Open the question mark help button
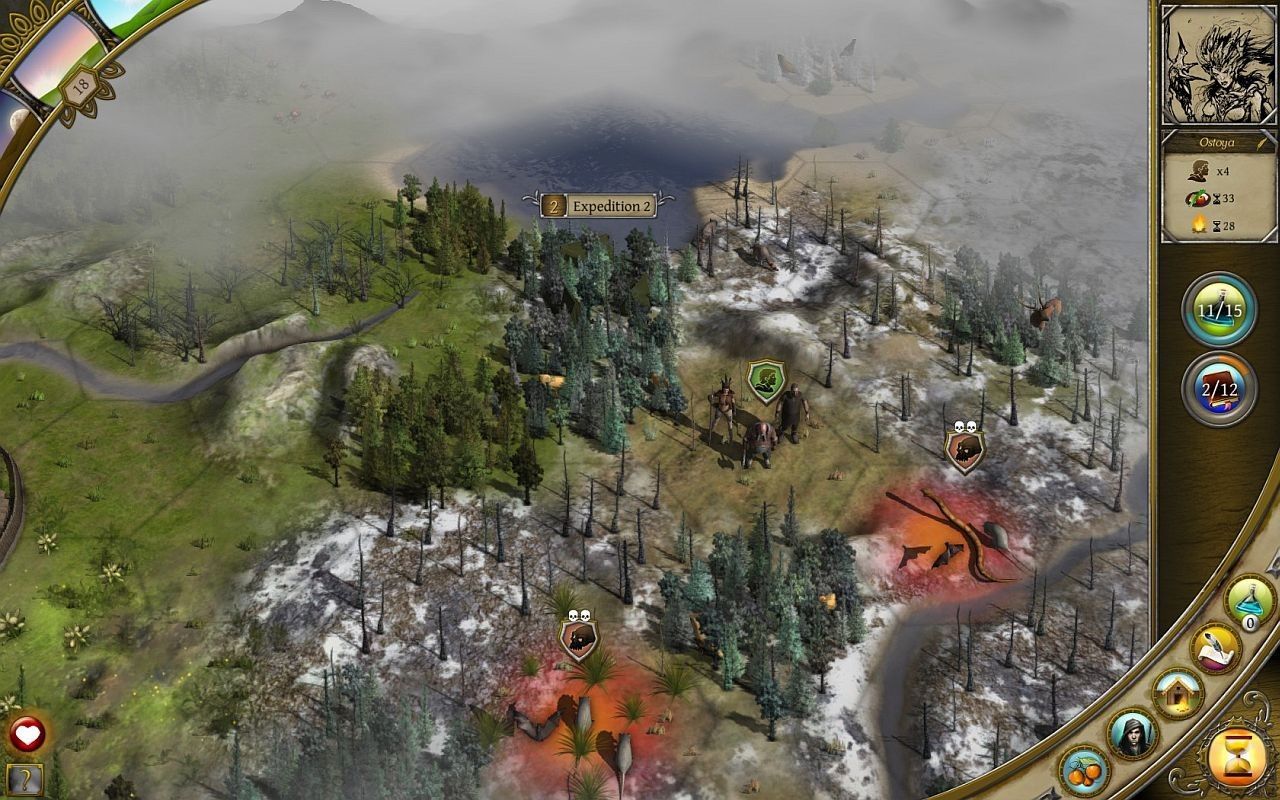The height and width of the screenshot is (800, 1280). 25,778
